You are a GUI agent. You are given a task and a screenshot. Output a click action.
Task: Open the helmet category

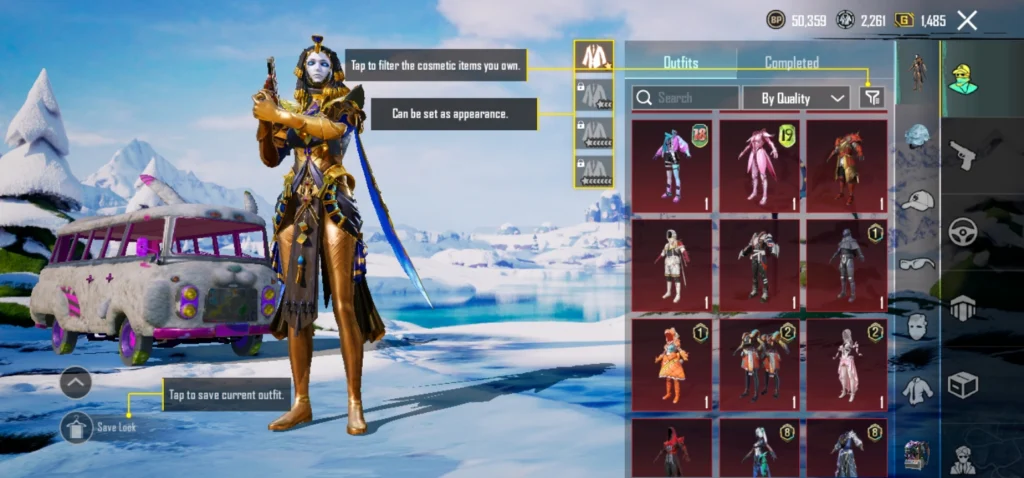(x=917, y=136)
